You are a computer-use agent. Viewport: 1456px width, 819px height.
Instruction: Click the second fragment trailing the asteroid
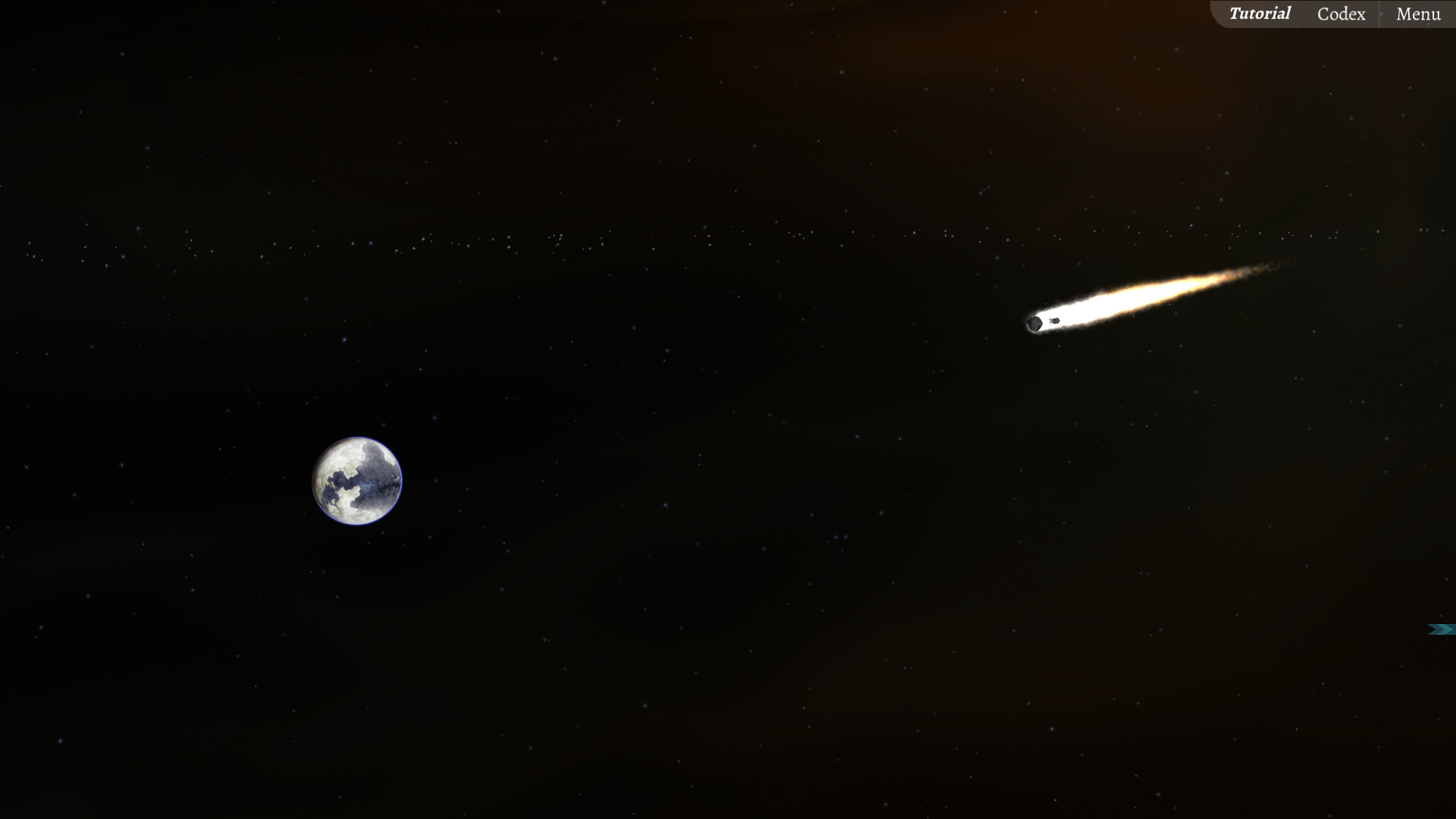pos(1056,322)
